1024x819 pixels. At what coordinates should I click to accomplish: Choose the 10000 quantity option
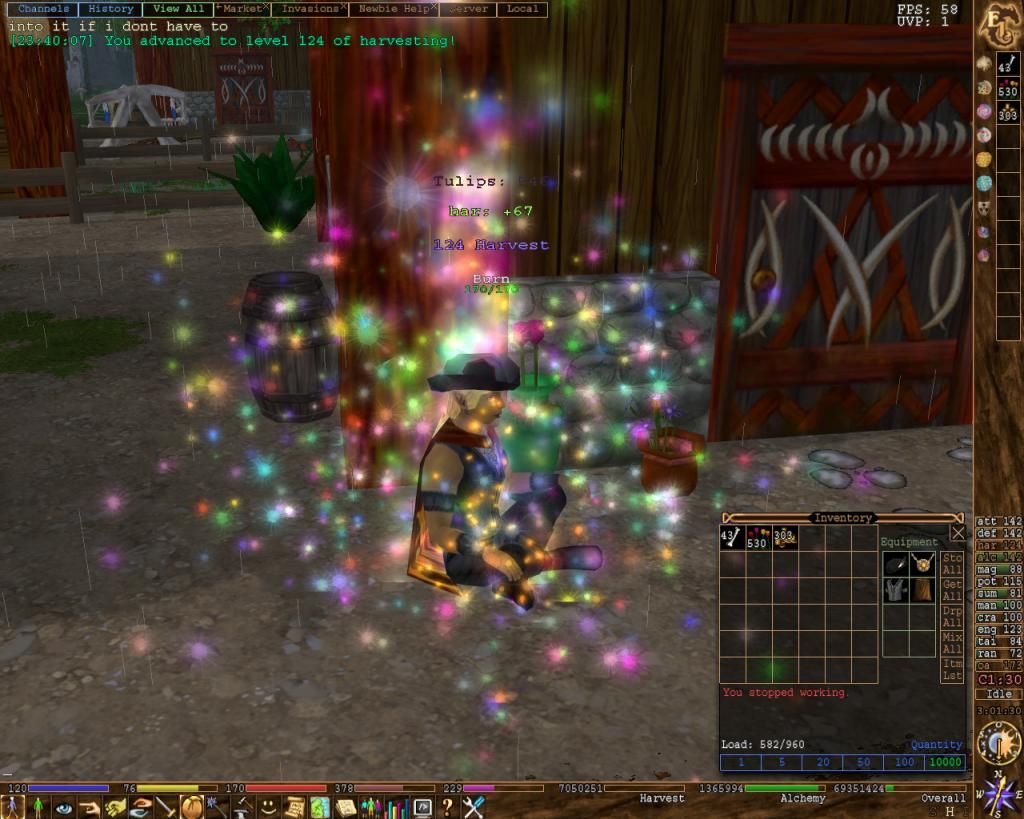946,762
